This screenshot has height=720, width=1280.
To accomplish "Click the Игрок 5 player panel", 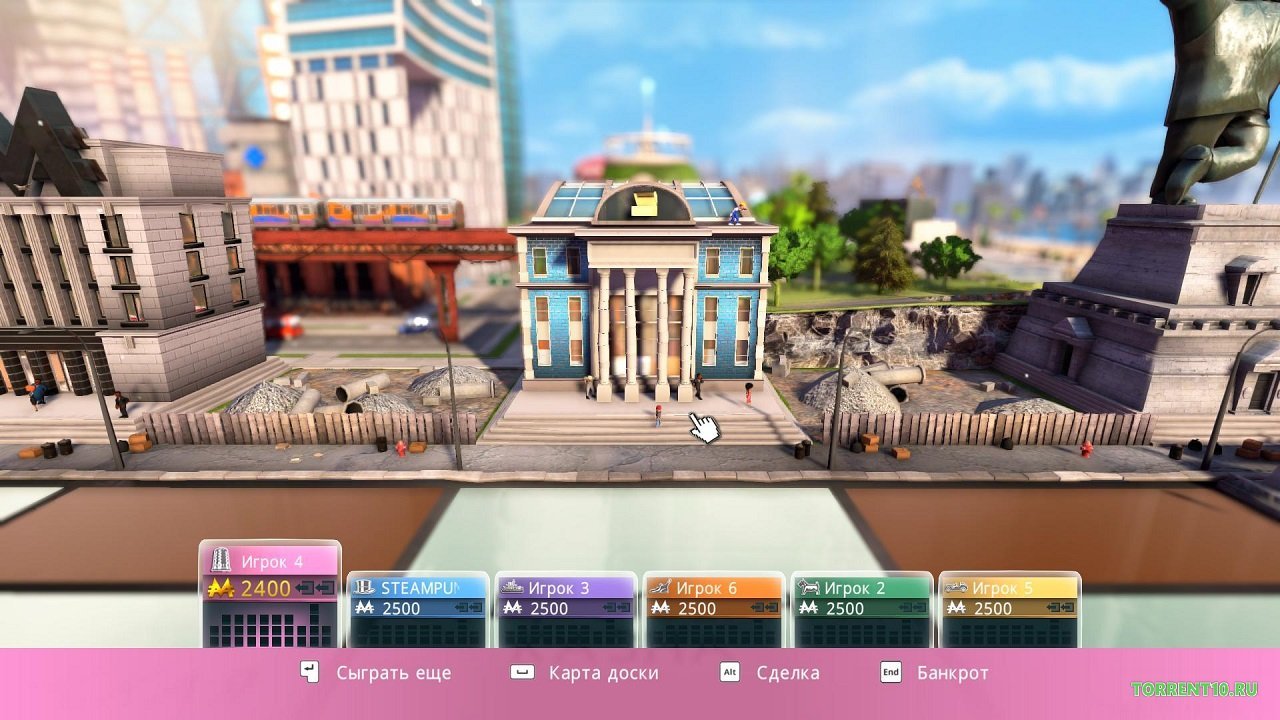I will coord(1009,608).
